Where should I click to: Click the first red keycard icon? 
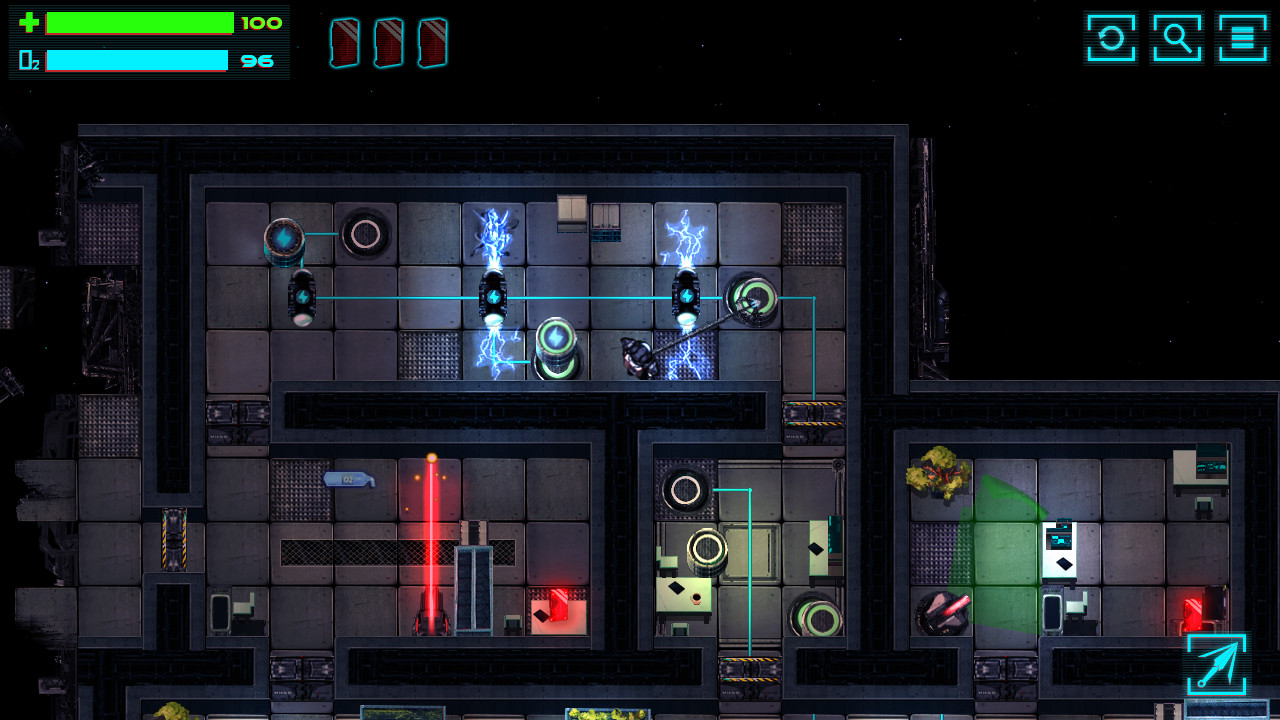click(x=345, y=42)
